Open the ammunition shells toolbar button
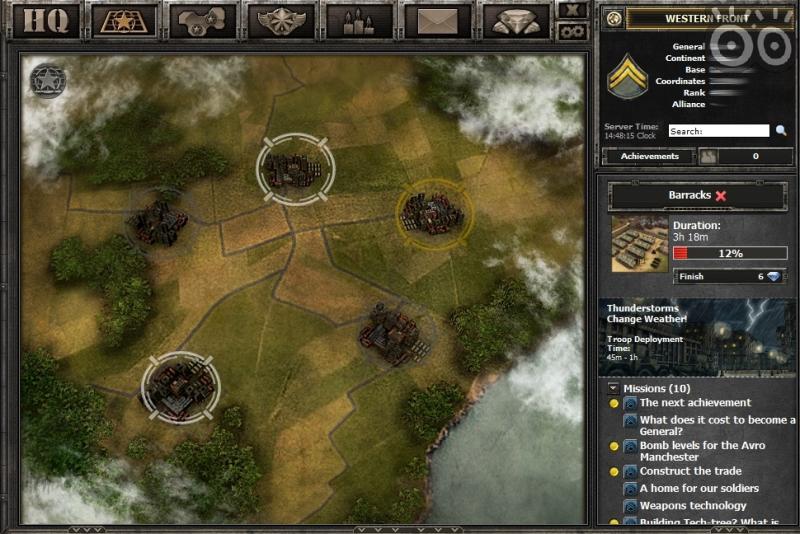Image resolution: width=800 pixels, height=534 pixels. tap(358, 20)
